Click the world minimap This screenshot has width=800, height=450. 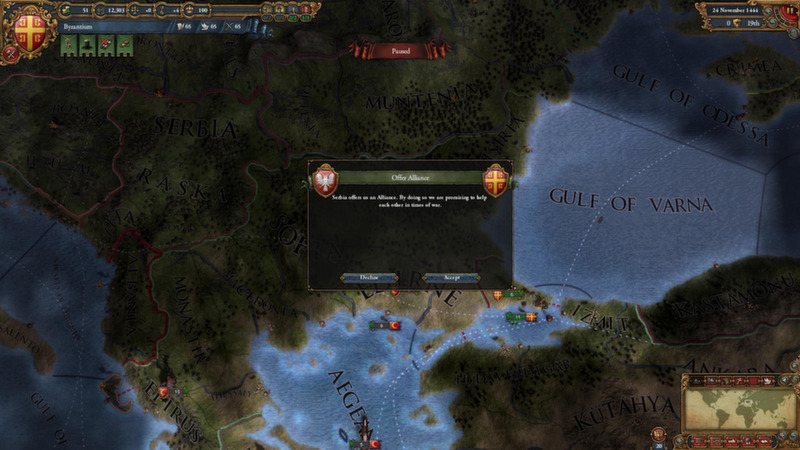pos(741,408)
